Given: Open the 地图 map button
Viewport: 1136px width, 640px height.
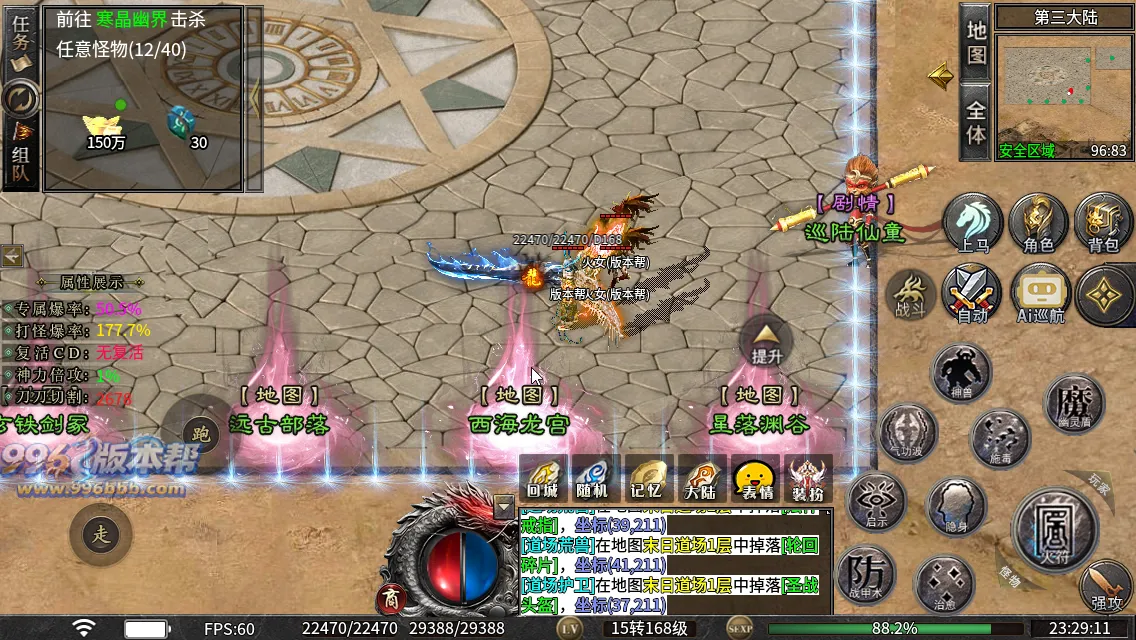Looking at the screenshot, I should [x=977, y=42].
